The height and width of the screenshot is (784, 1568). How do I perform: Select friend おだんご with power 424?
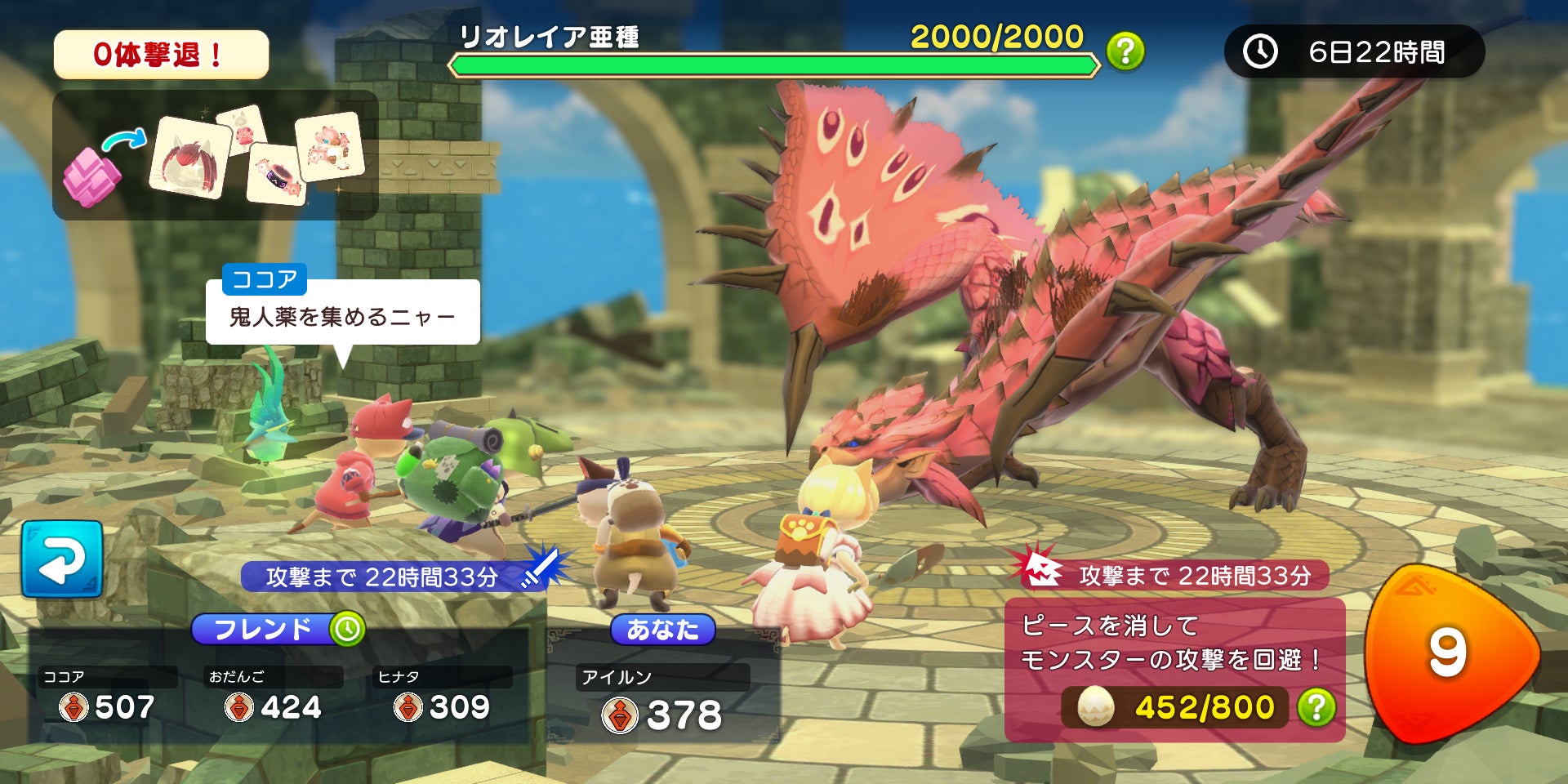point(273,696)
